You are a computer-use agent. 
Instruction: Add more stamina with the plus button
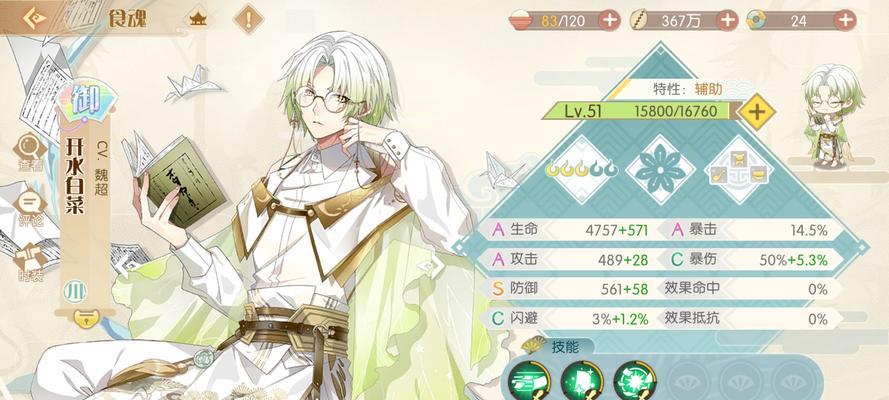pyautogui.click(x=609, y=19)
